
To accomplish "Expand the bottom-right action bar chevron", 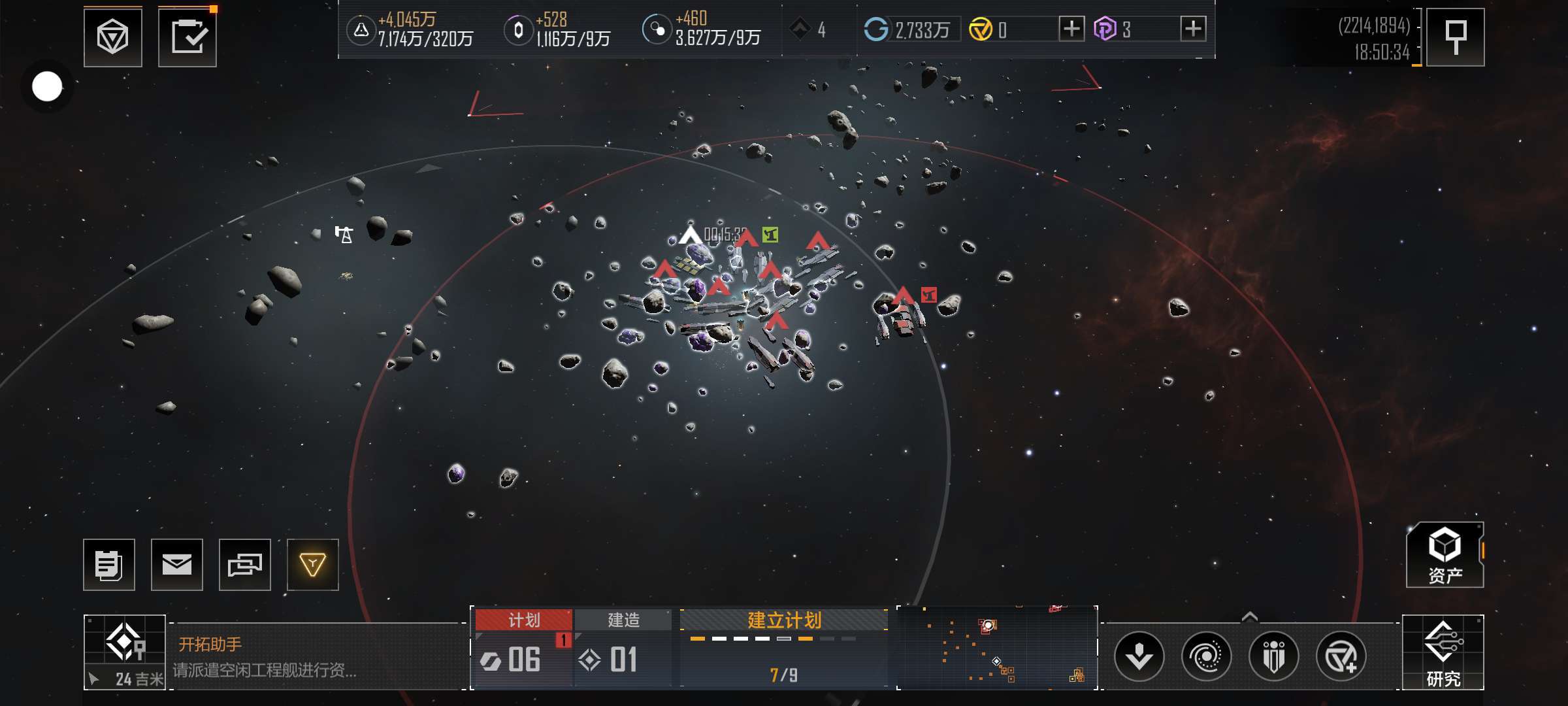I will pyautogui.click(x=1249, y=616).
